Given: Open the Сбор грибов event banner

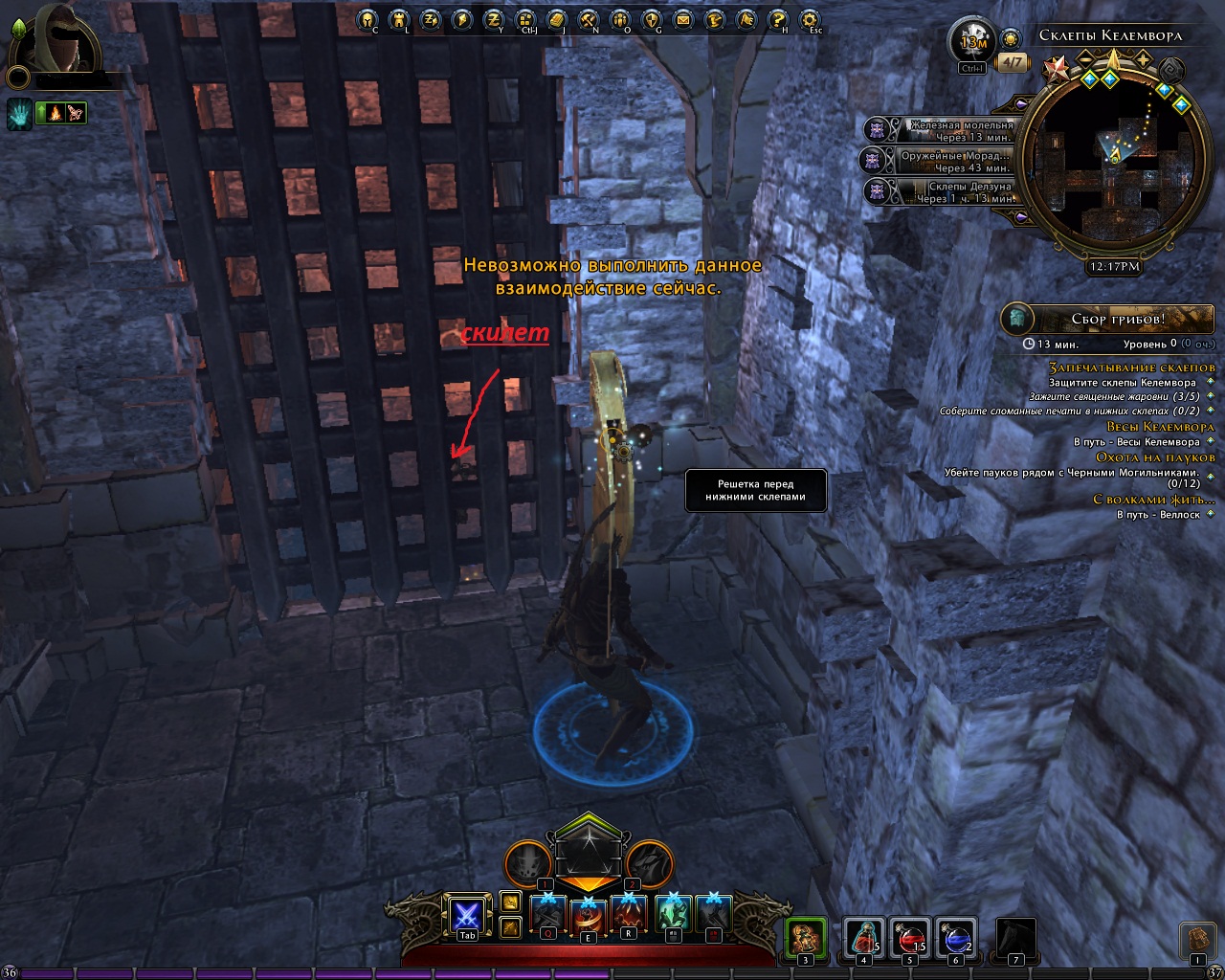Looking at the screenshot, I should coord(1107,319).
